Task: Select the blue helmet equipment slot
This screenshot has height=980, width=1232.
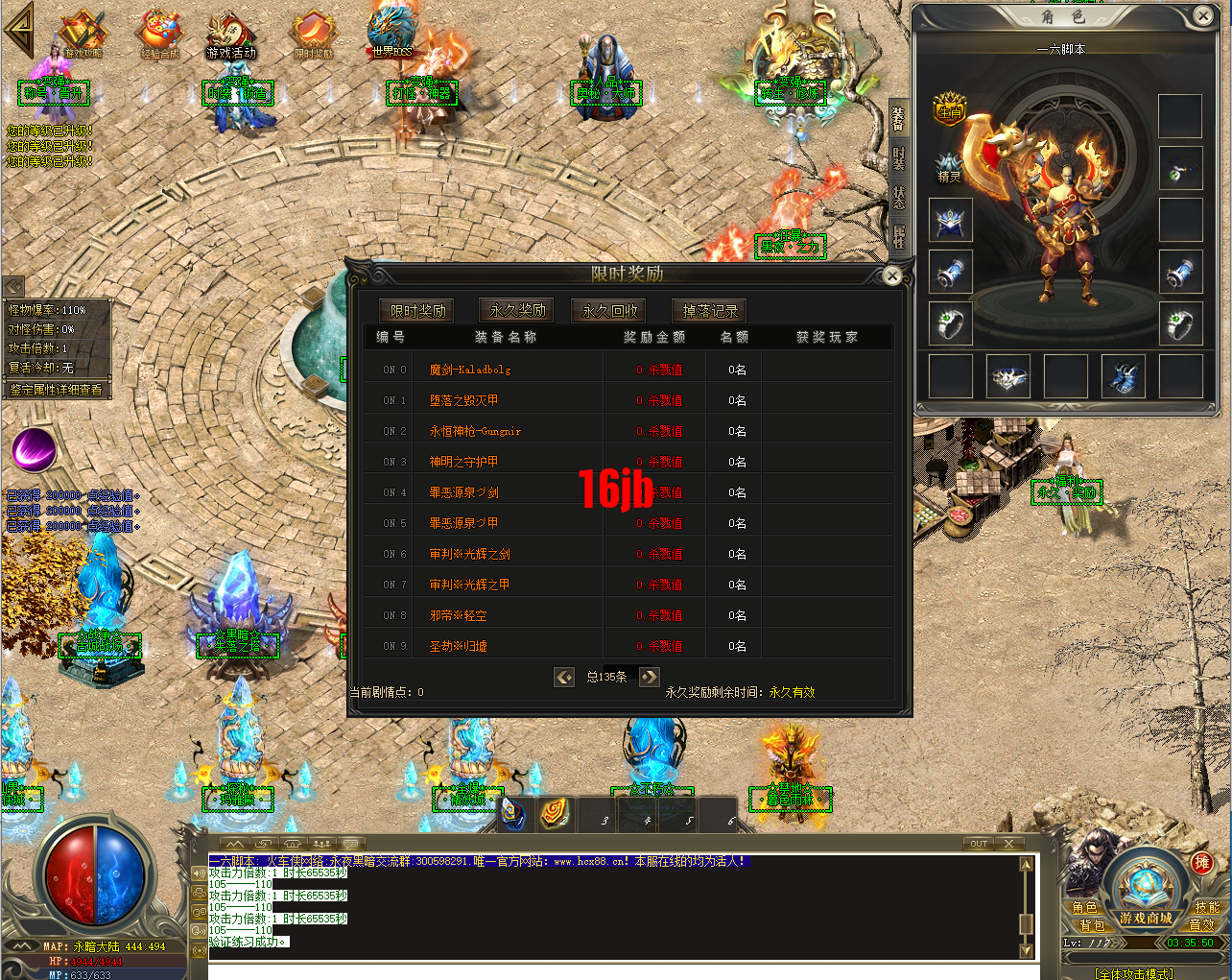Action: click(x=951, y=220)
